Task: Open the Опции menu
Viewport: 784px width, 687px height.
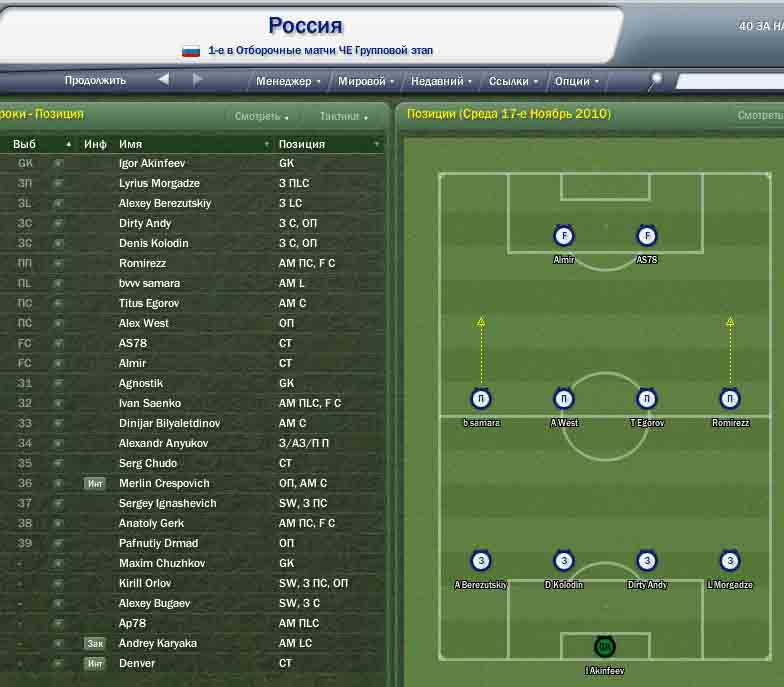Action: pyautogui.click(x=576, y=82)
